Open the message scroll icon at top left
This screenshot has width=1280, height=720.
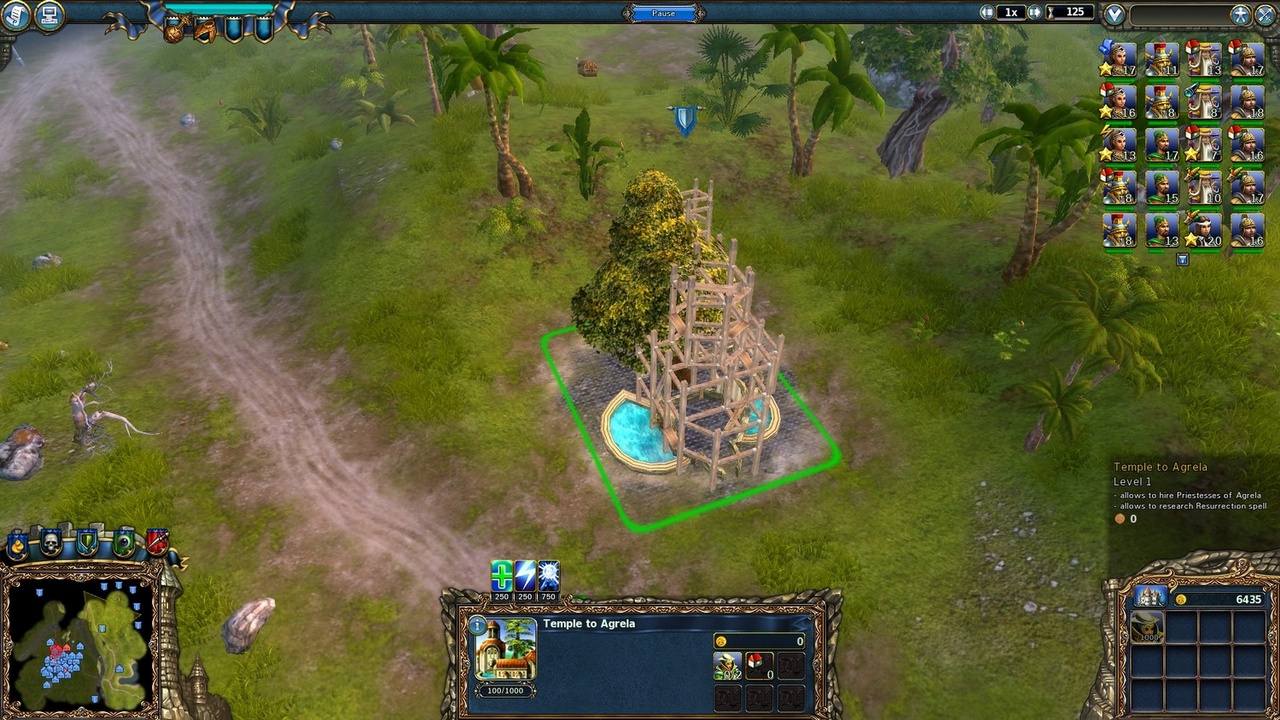point(14,13)
